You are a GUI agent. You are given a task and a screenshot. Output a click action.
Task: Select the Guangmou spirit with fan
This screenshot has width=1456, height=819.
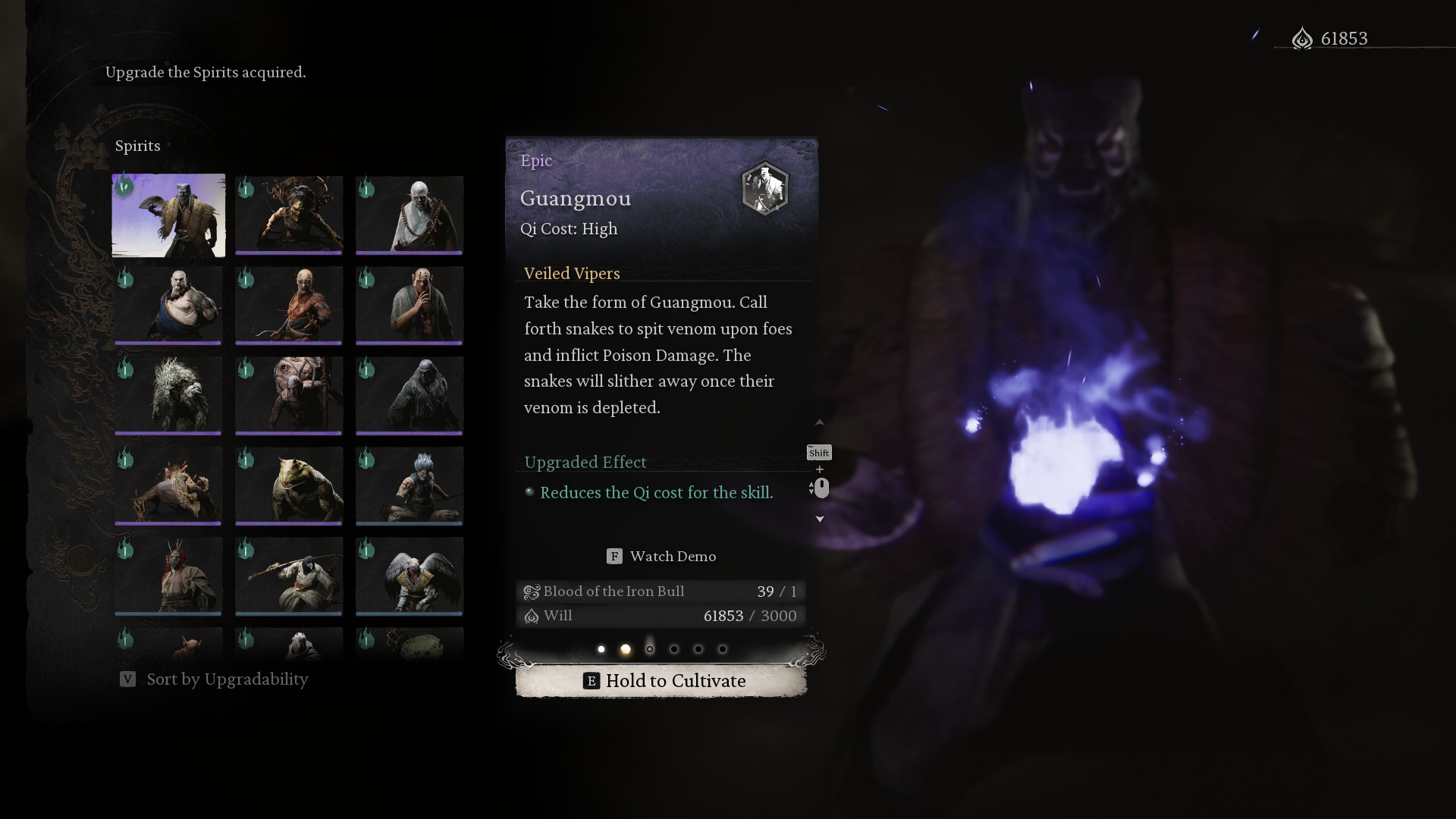pyautogui.click(x=168, y=215)
